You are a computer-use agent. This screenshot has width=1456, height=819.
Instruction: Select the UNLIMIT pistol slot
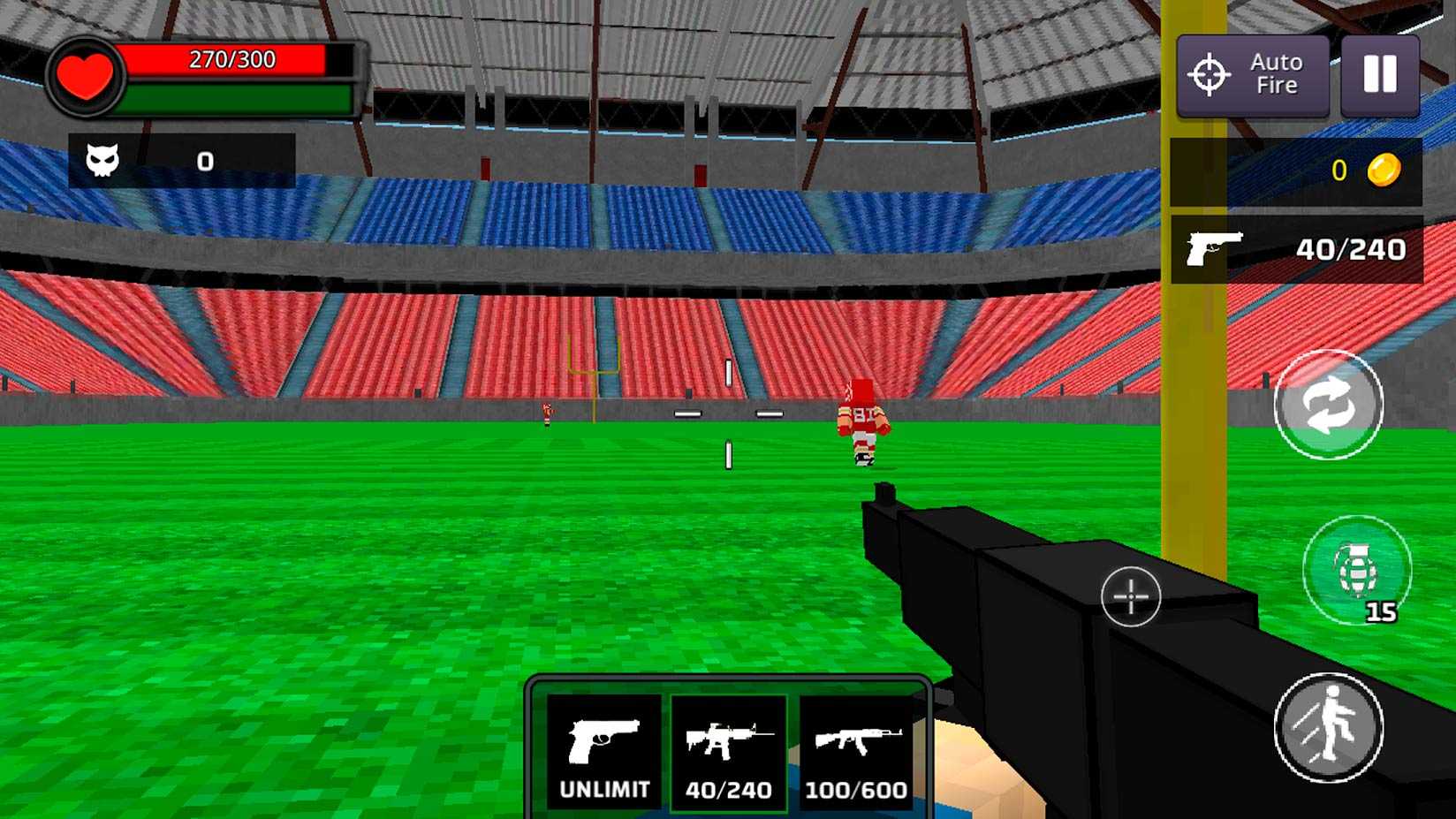(604, 752)
